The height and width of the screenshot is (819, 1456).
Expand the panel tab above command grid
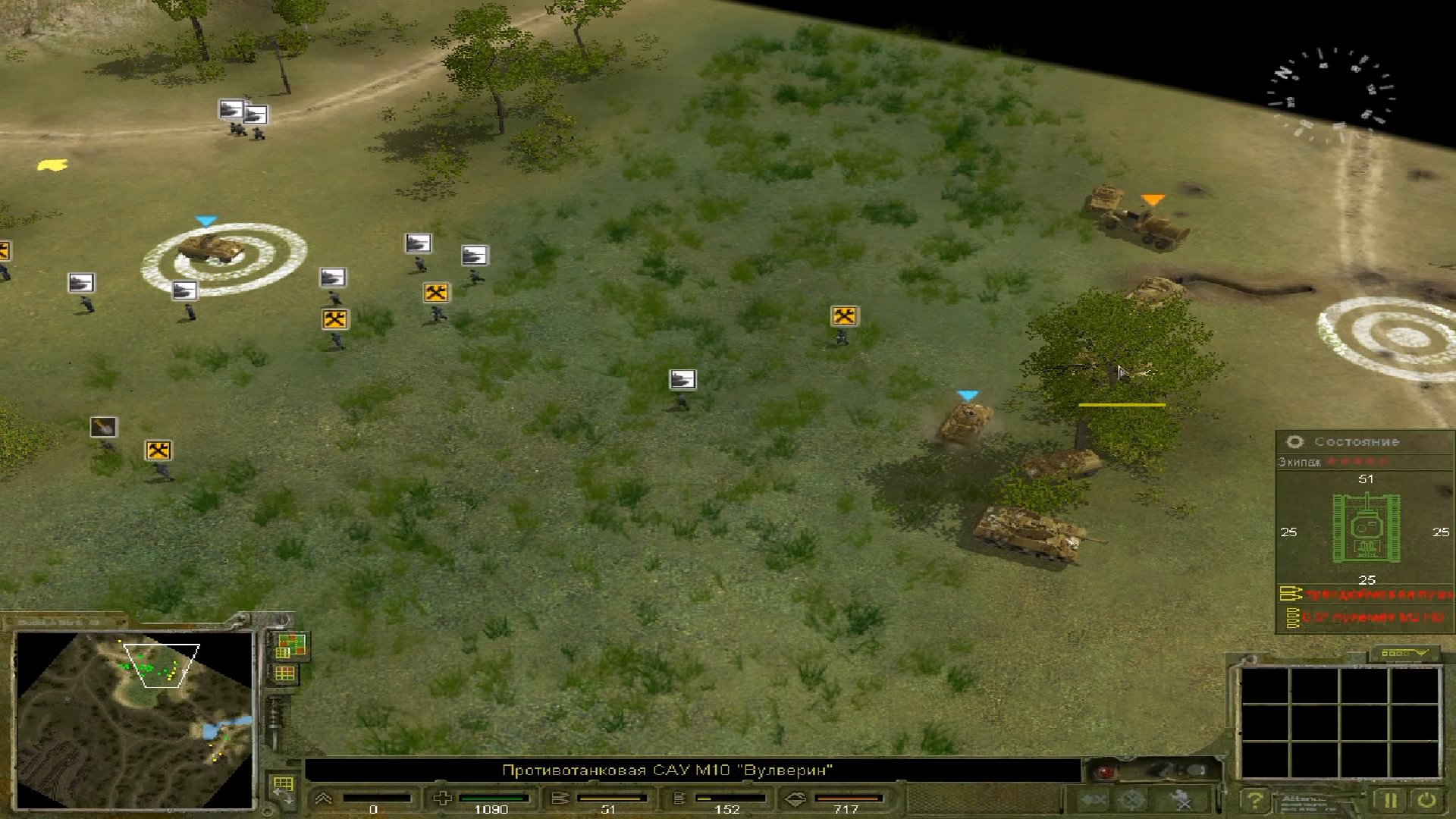pos(1404,653)
